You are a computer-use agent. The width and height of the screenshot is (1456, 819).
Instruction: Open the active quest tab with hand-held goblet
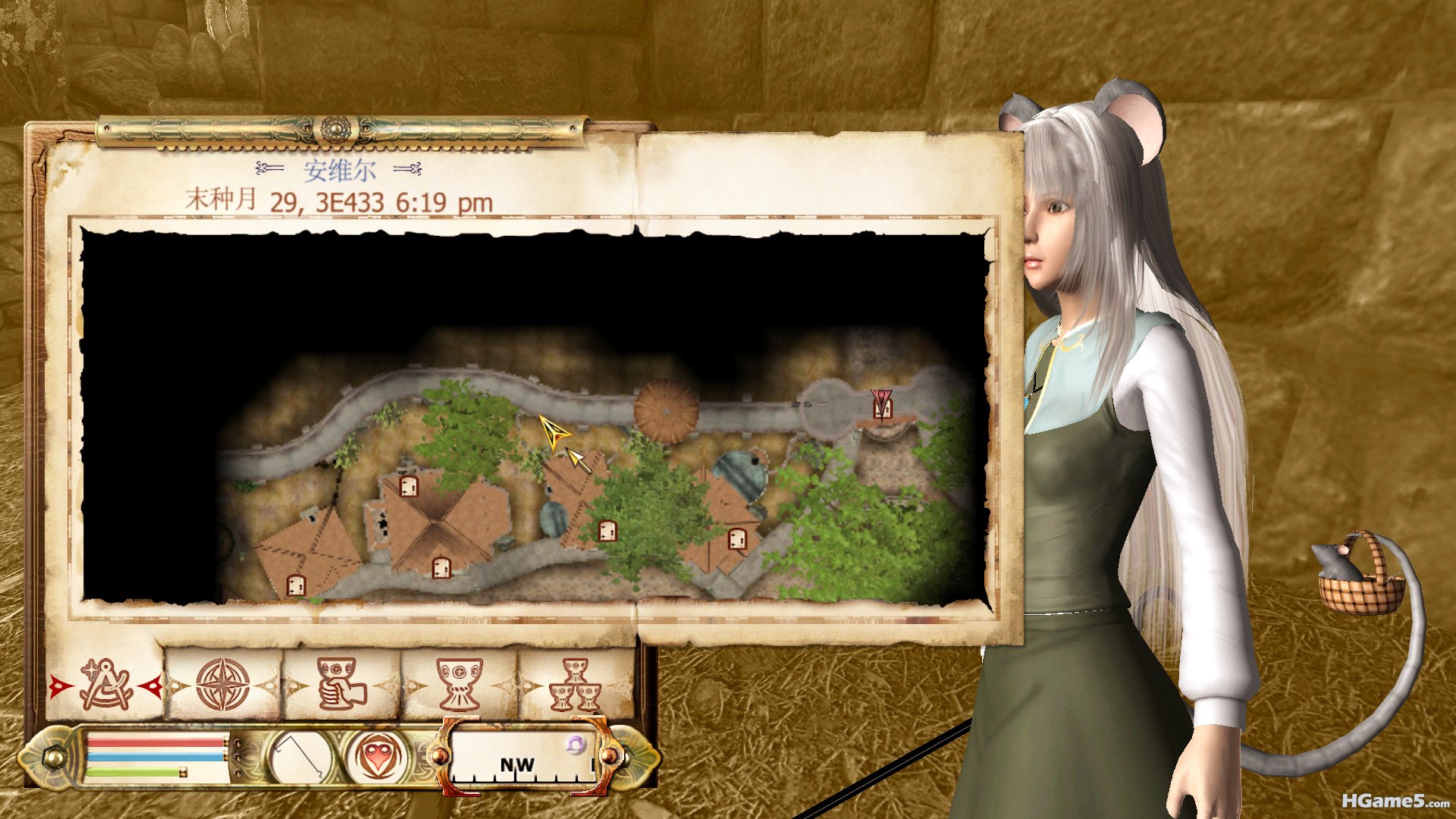[341, 686]
